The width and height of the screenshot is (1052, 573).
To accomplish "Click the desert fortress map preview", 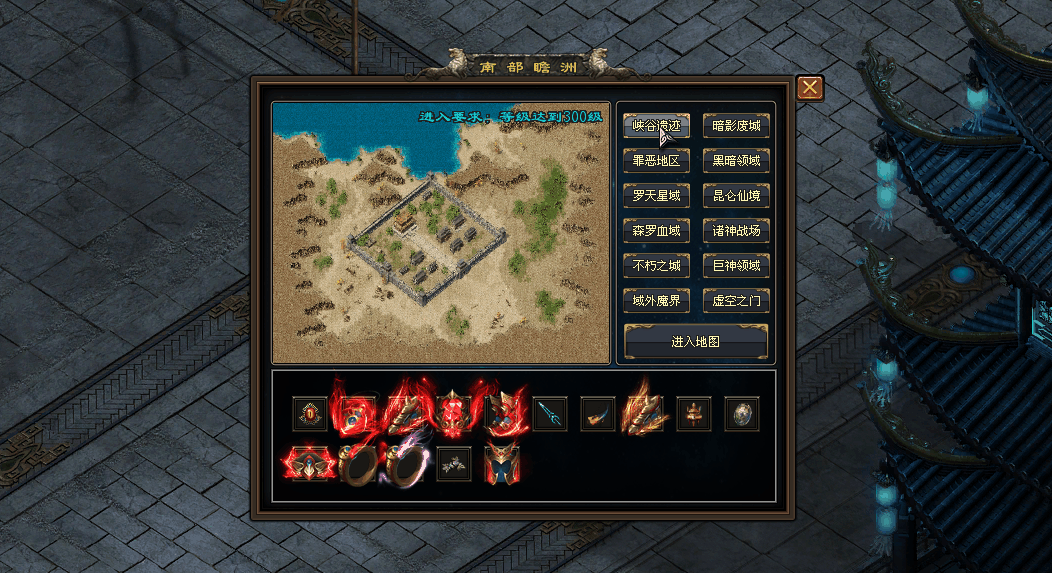I will pos(441,232).
